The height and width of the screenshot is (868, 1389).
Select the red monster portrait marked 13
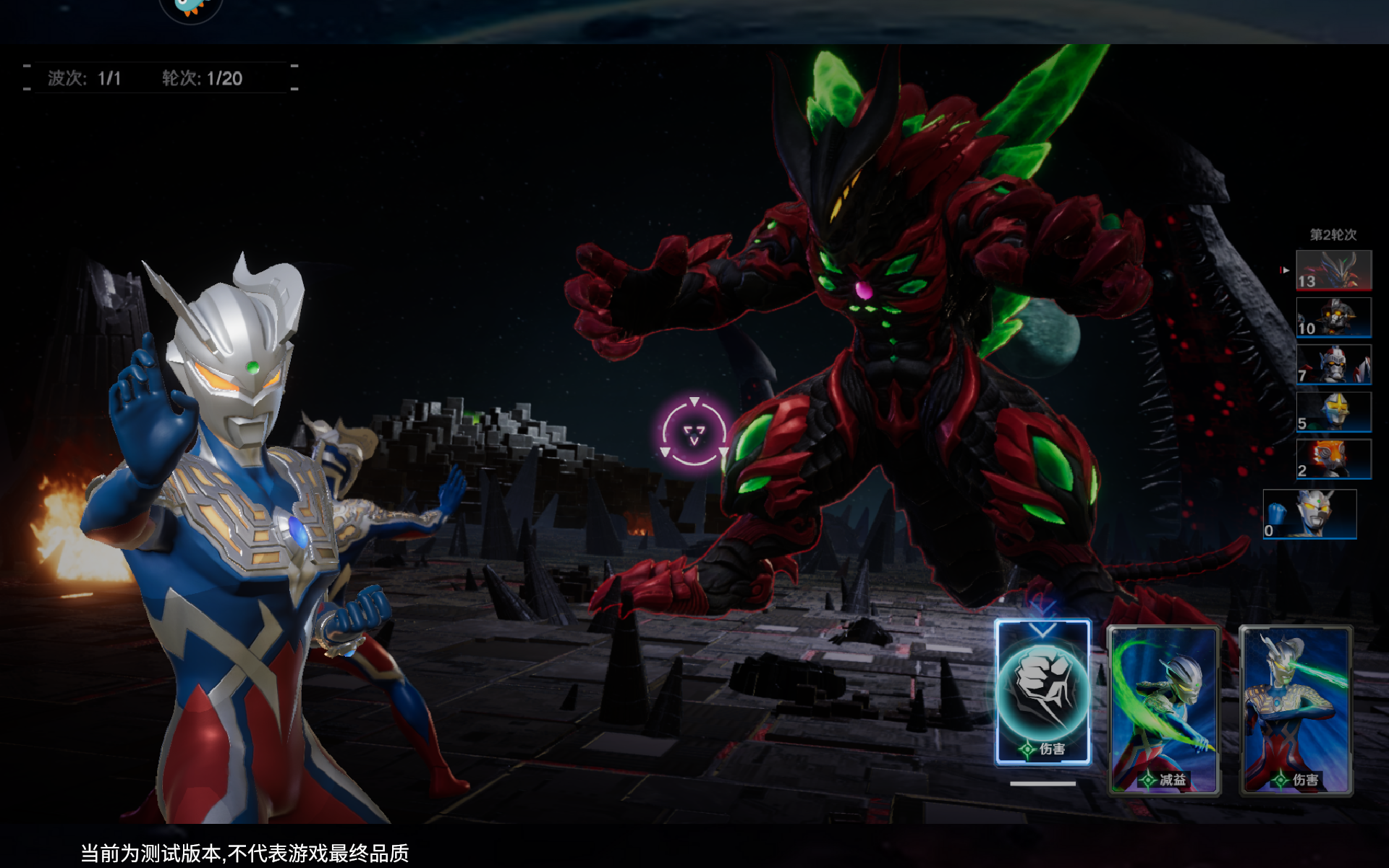tap(1333, 270)
